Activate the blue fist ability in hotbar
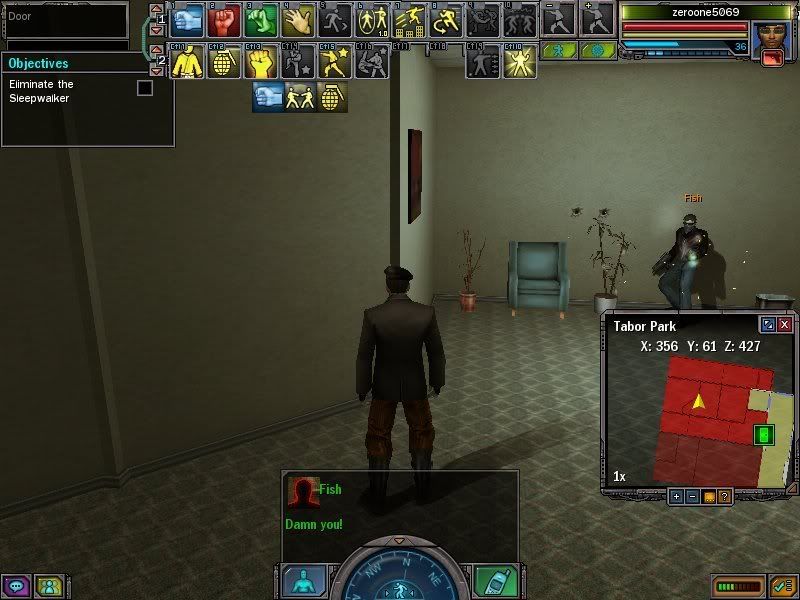The image size is (800, 600). click(188, 19)
